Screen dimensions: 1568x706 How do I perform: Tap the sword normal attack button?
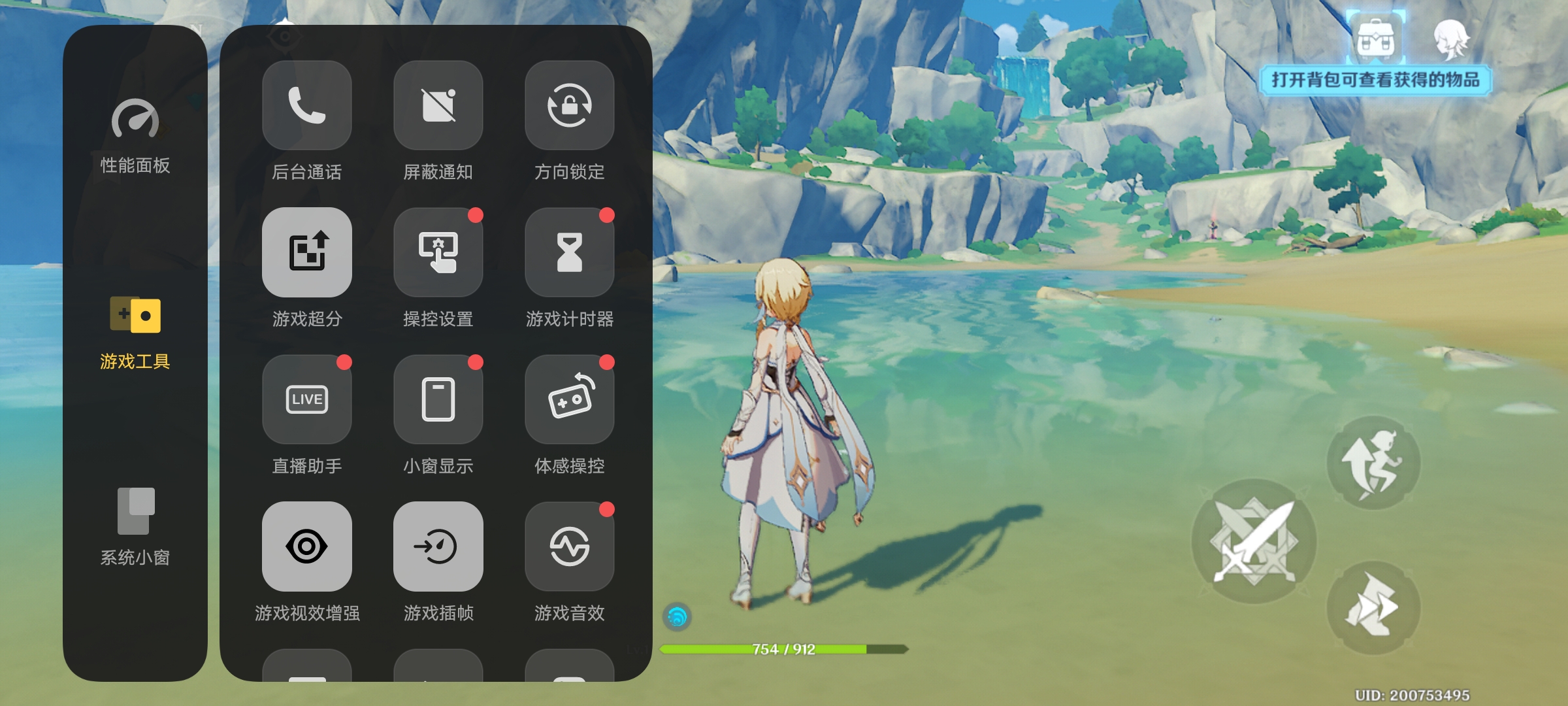point(1254,541)
